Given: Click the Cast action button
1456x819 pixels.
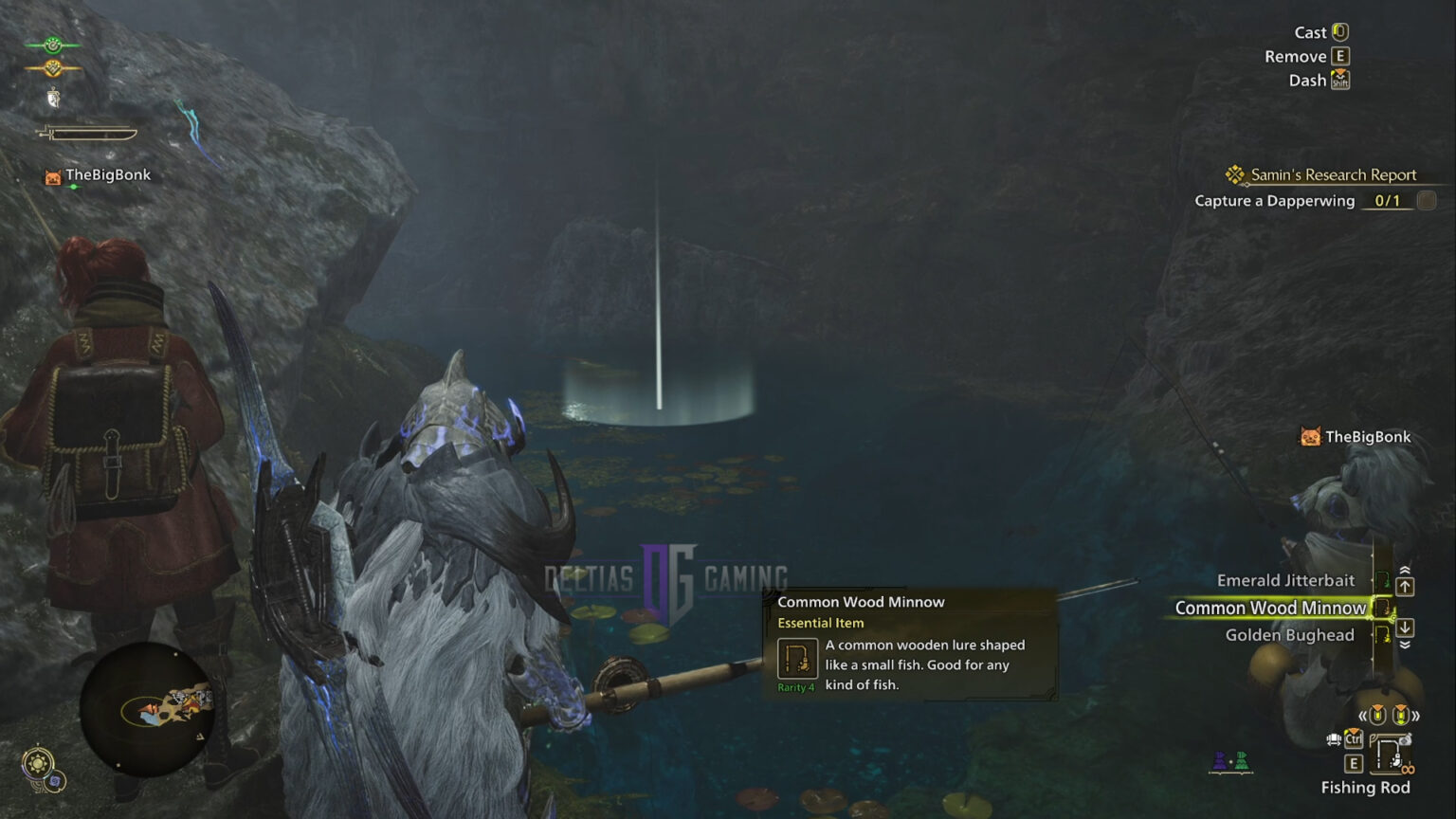Looking at the screenshot, I should [1339, 31].
